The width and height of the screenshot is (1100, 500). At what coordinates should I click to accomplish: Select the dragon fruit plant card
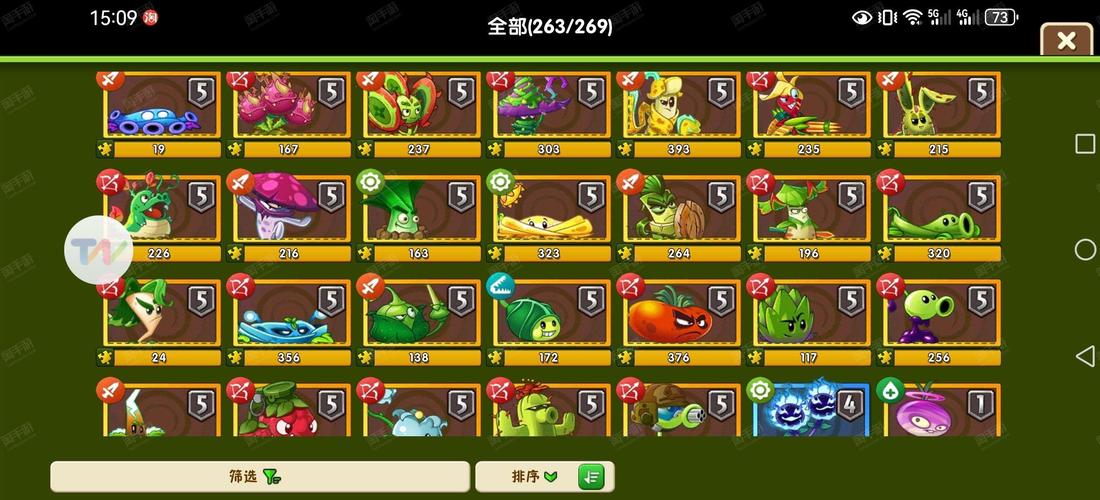coord(291,110)
